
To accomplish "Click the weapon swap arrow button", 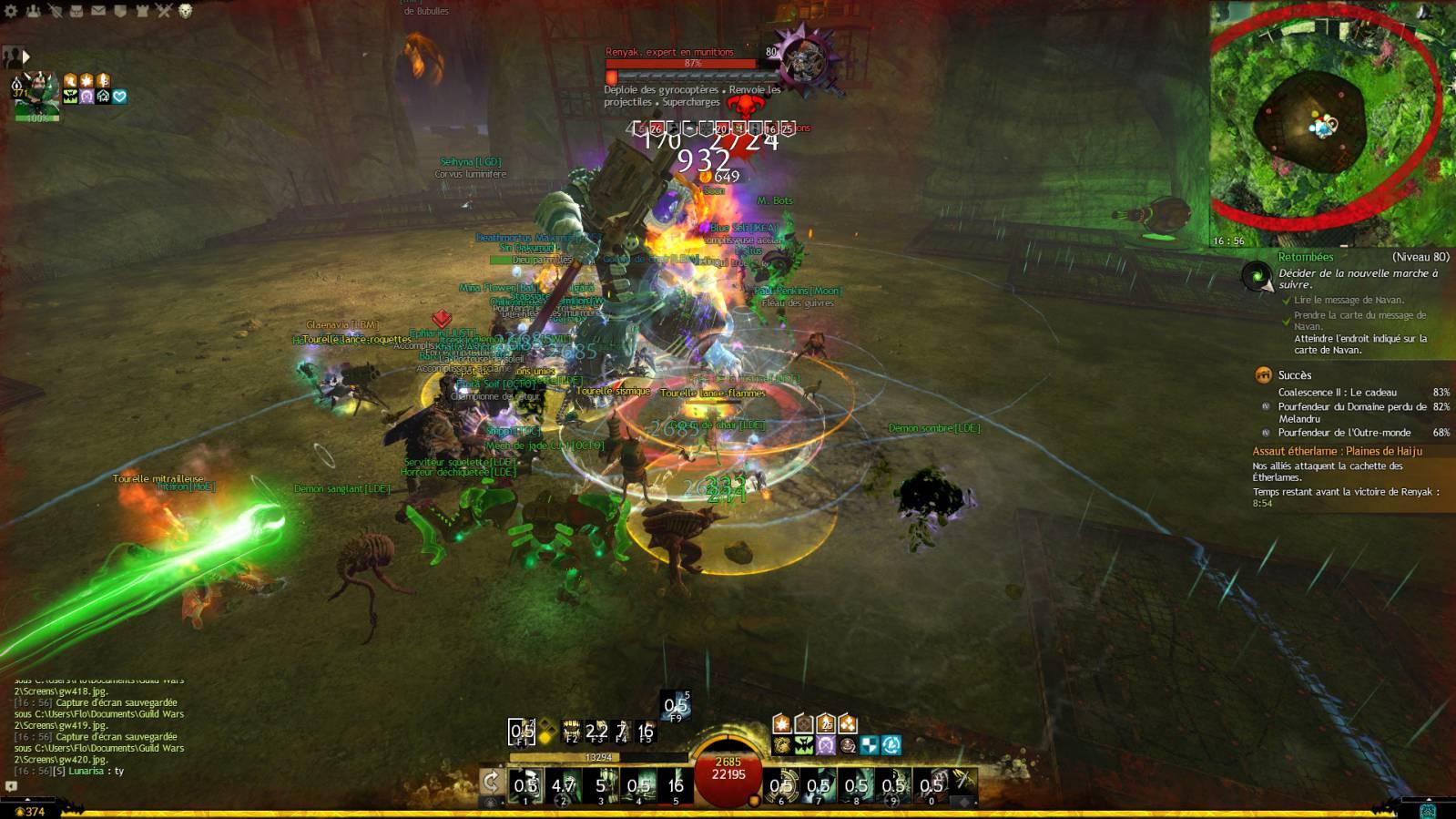I will (492, 783).
